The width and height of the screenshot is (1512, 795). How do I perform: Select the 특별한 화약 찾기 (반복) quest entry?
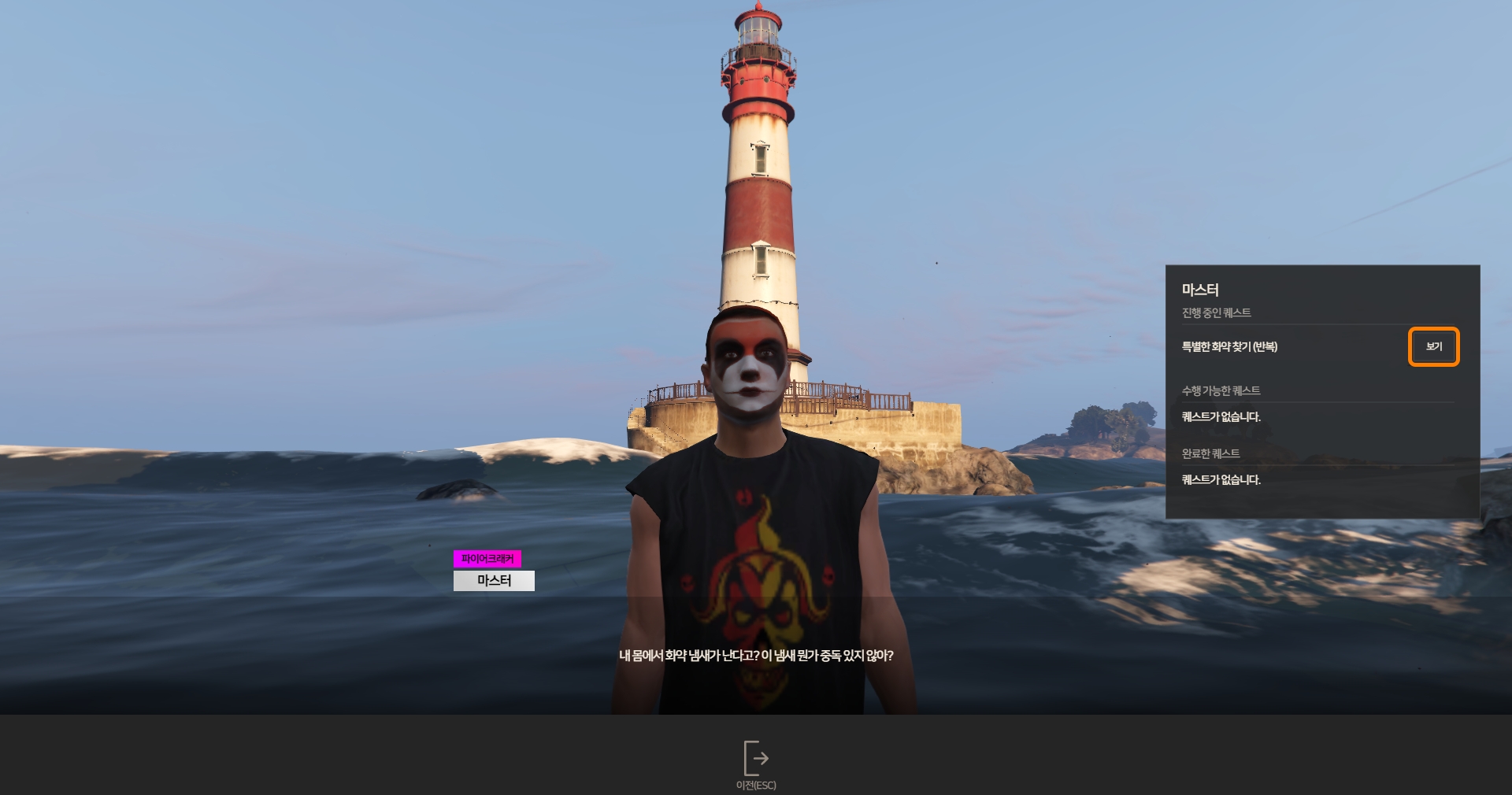[1229, 346]
